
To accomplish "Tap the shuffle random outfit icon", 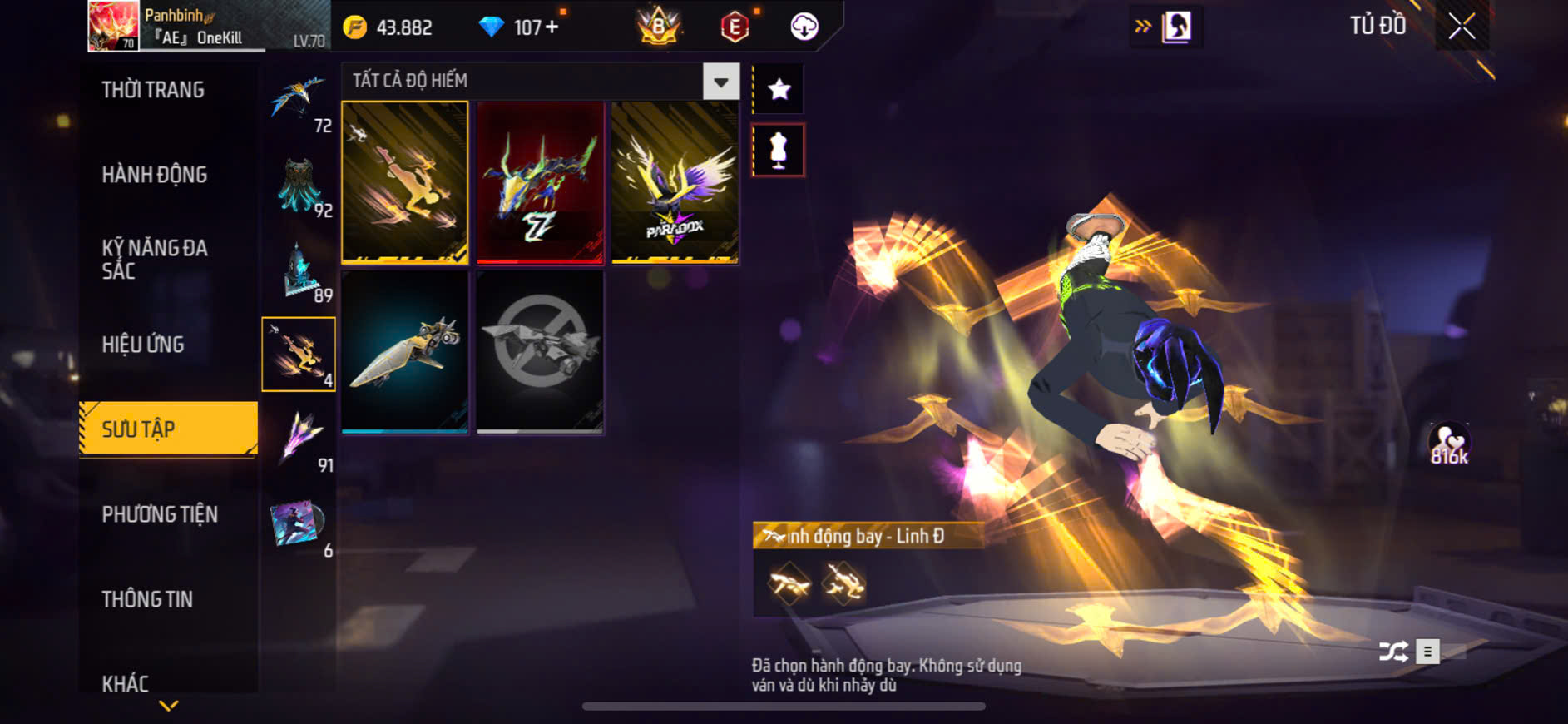I will (x=1393, y=652).
